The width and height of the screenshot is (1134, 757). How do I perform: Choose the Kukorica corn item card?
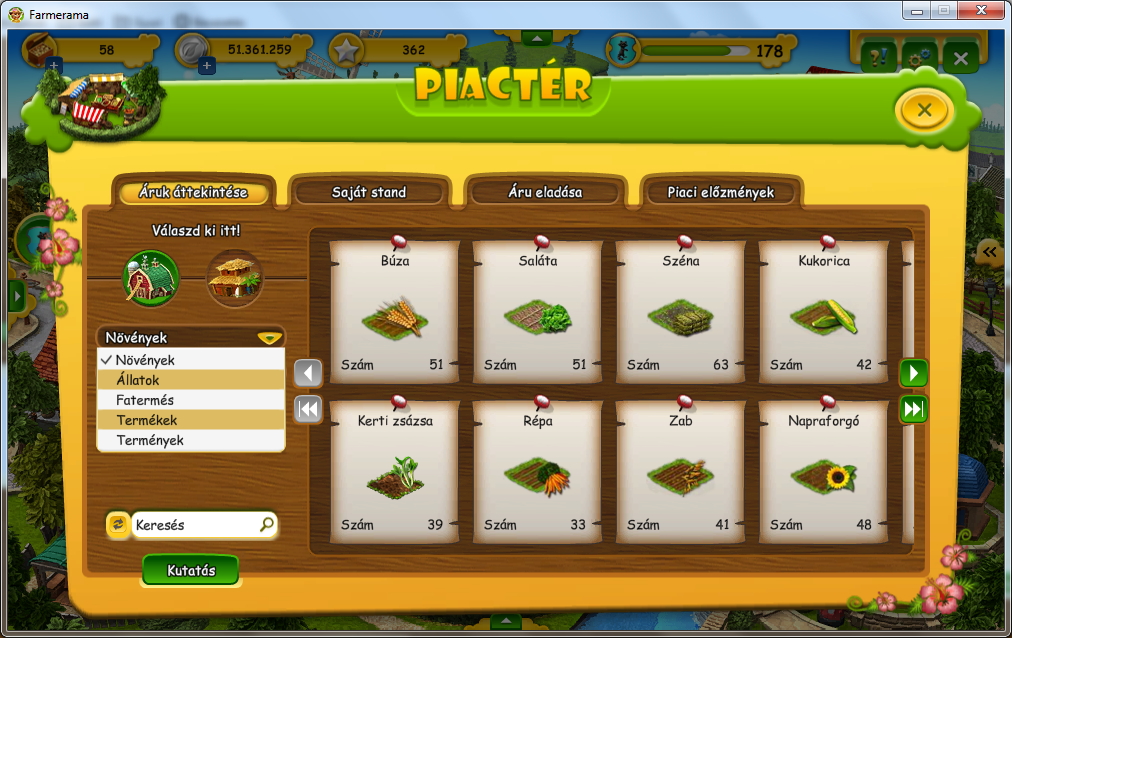[x=824, y=312]
